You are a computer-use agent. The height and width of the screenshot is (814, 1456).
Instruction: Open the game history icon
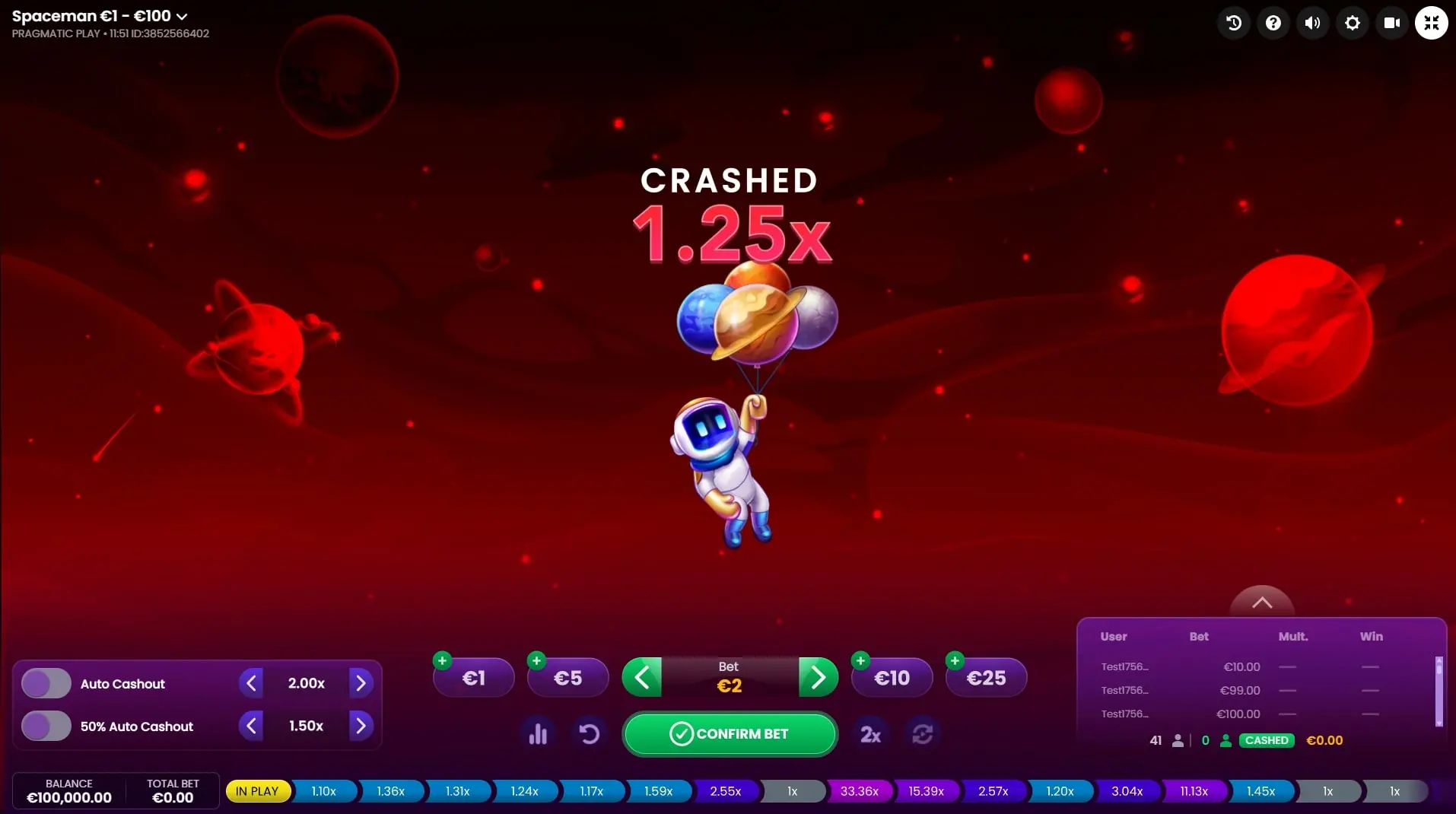pyautogui.click(x=1233, y=22)
